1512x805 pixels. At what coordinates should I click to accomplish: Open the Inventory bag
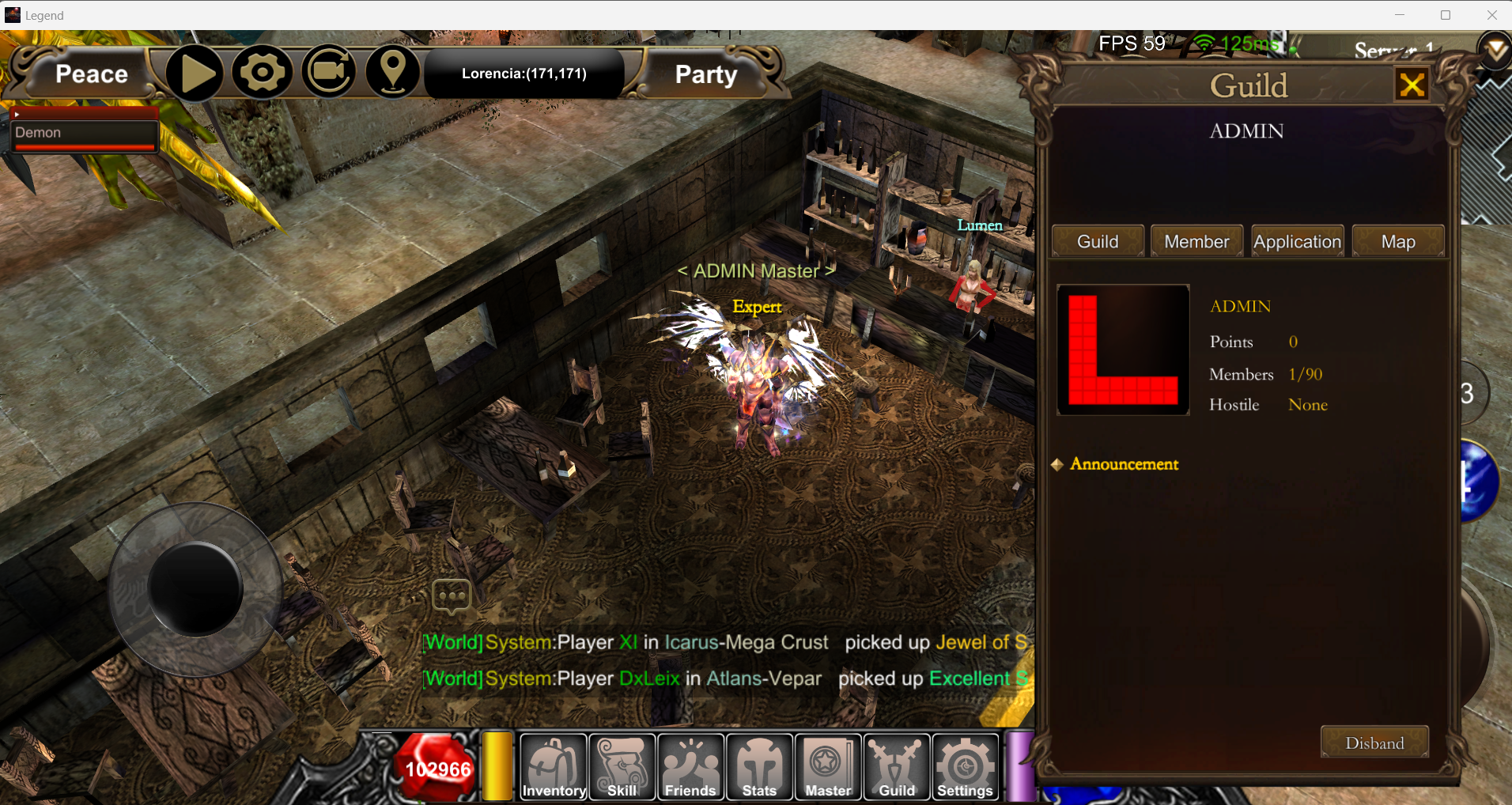[554, 767]
